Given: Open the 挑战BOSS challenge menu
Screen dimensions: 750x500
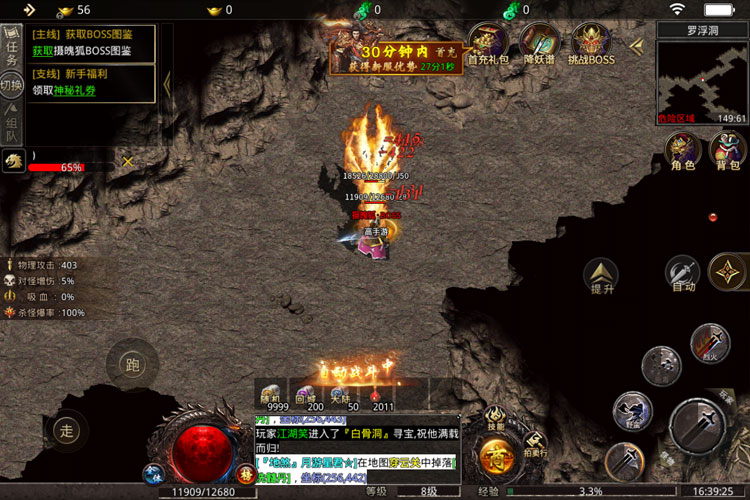Looking at the screenshot, I should (x=592, y=44).
